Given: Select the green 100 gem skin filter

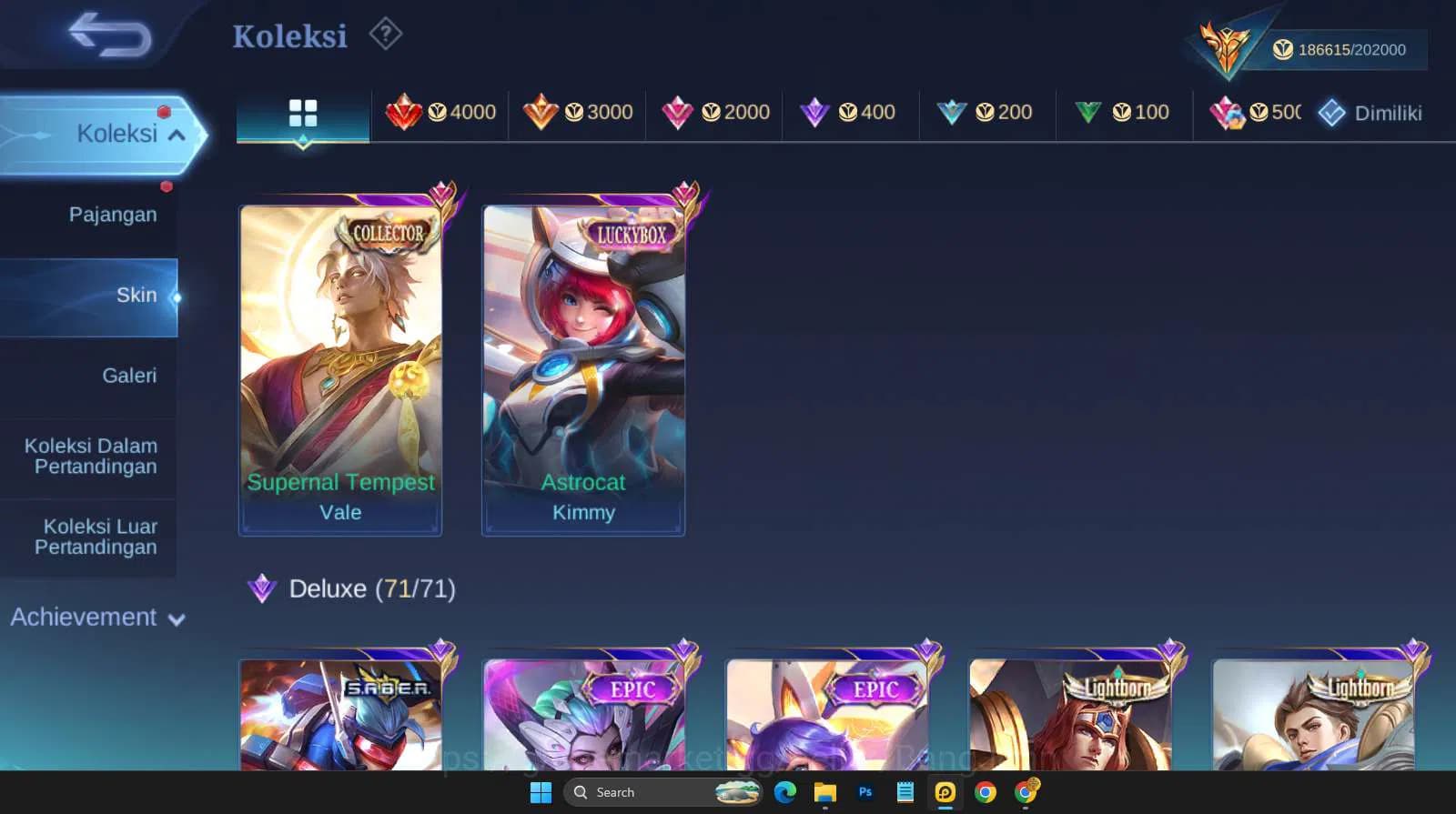Looking at the screenshot, I should coord(1123,113).
